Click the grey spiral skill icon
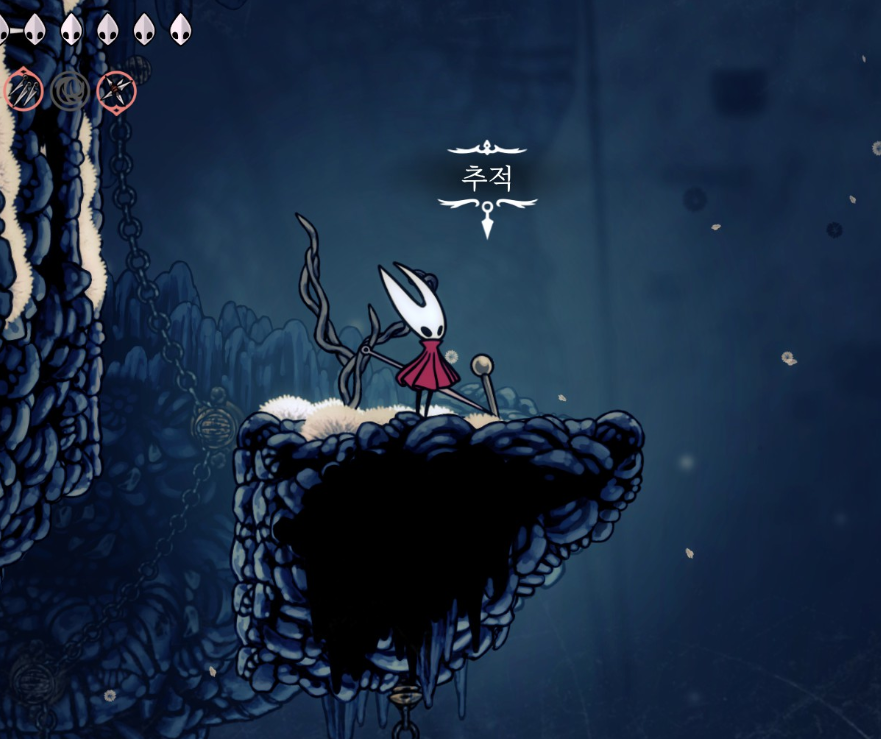This screenshot has width=881, height=739. coord(70,92)
